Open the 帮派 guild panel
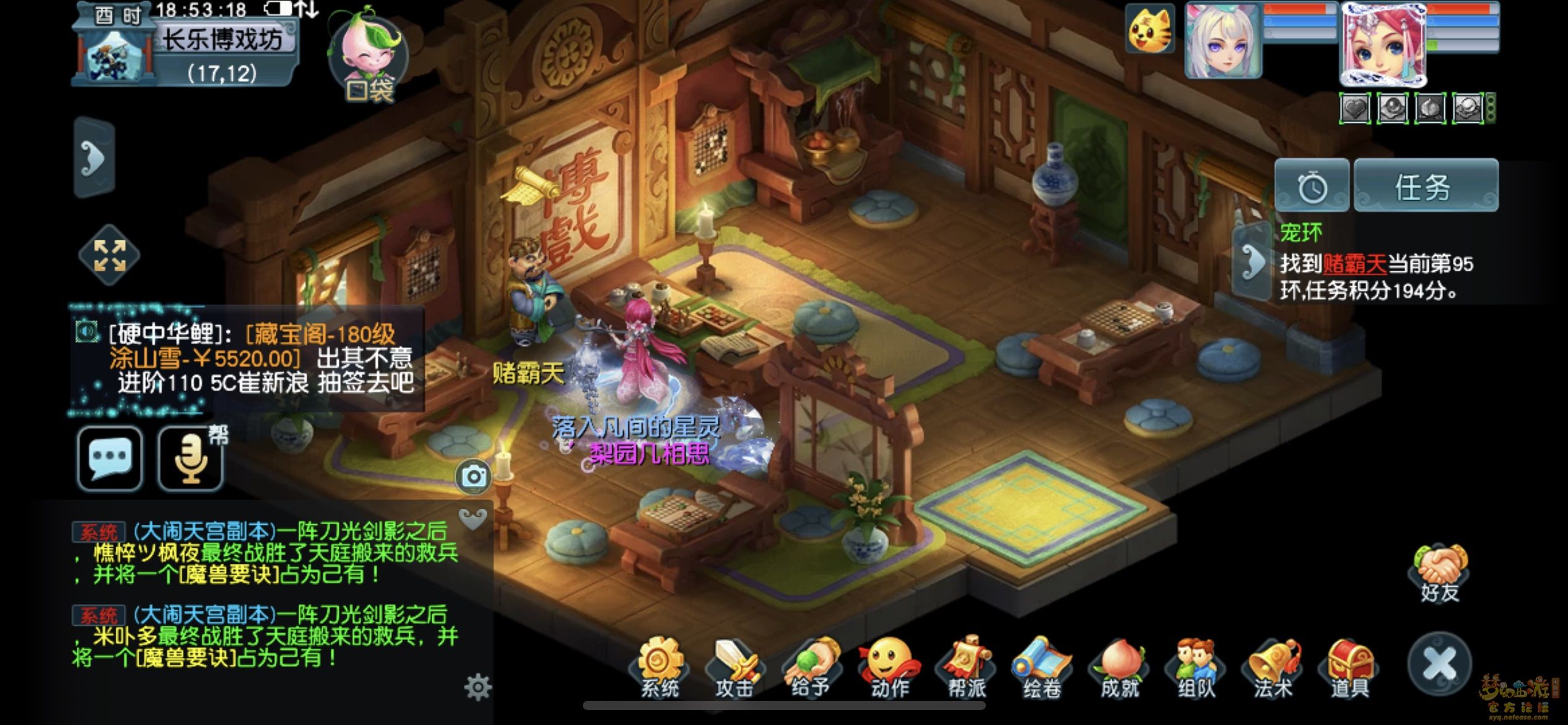The height and width of the screenshot is (725, 1568). pos(966,668)
